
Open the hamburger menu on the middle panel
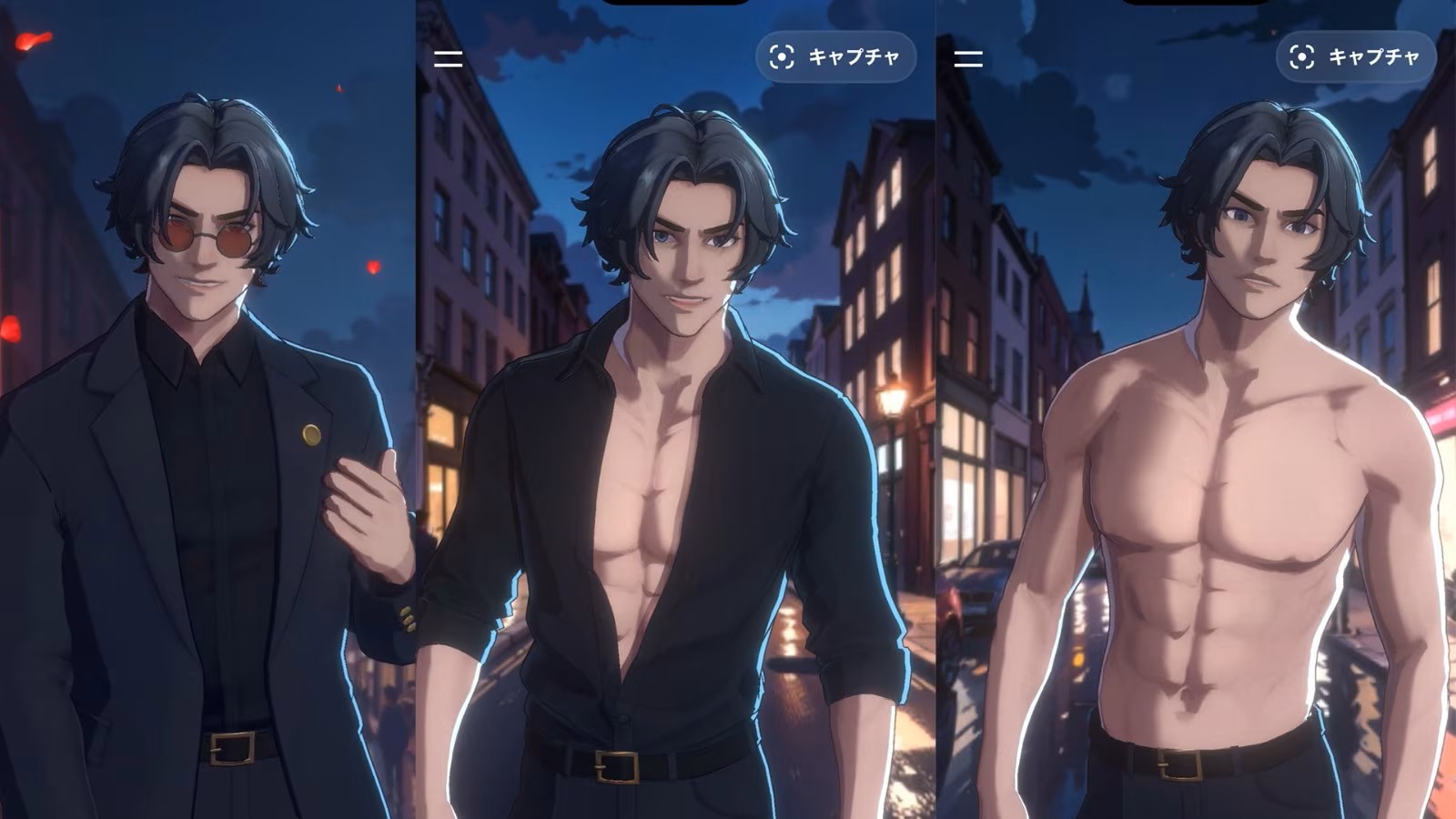[447, 60]
